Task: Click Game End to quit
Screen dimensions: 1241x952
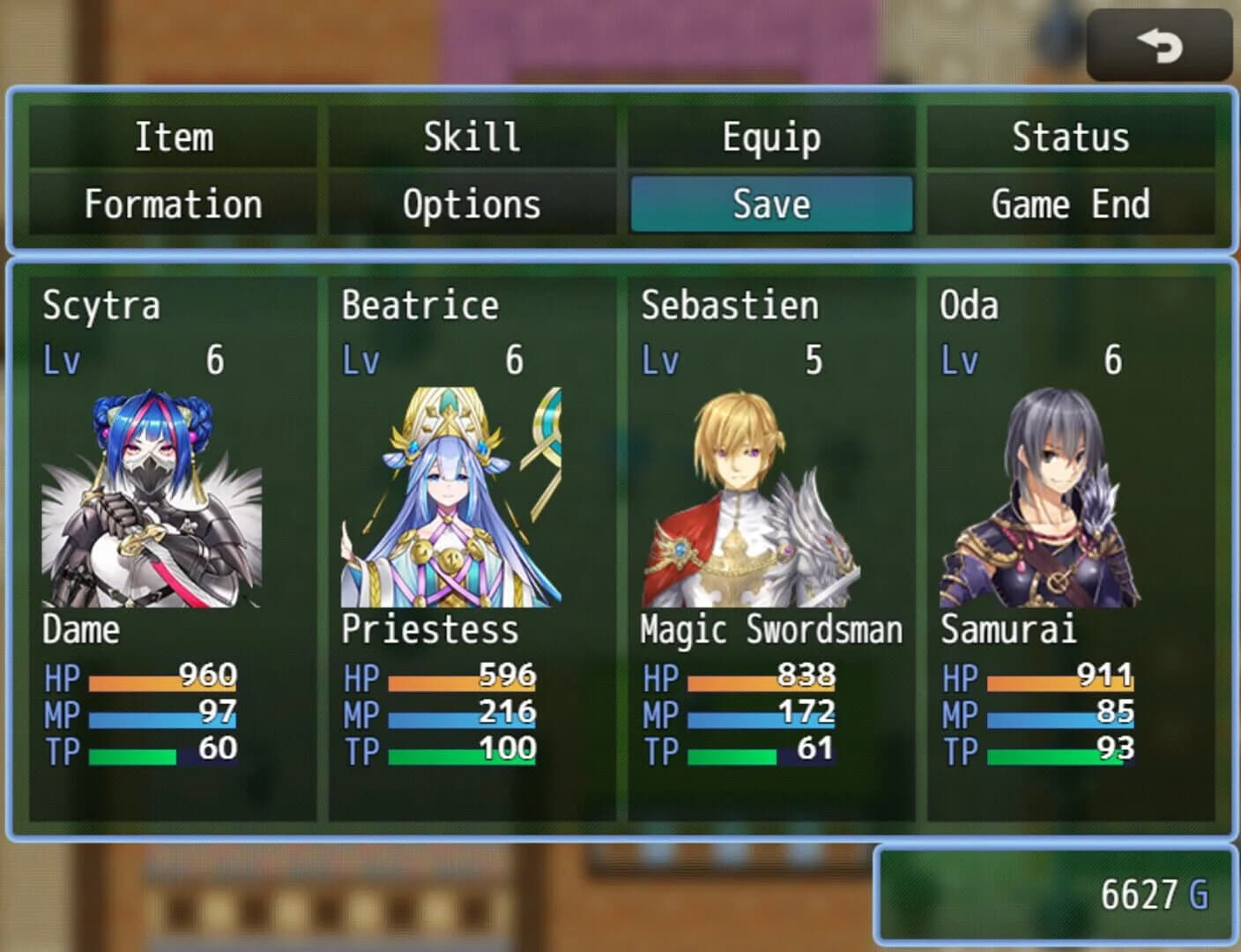Action: (x=1071, y=204)
